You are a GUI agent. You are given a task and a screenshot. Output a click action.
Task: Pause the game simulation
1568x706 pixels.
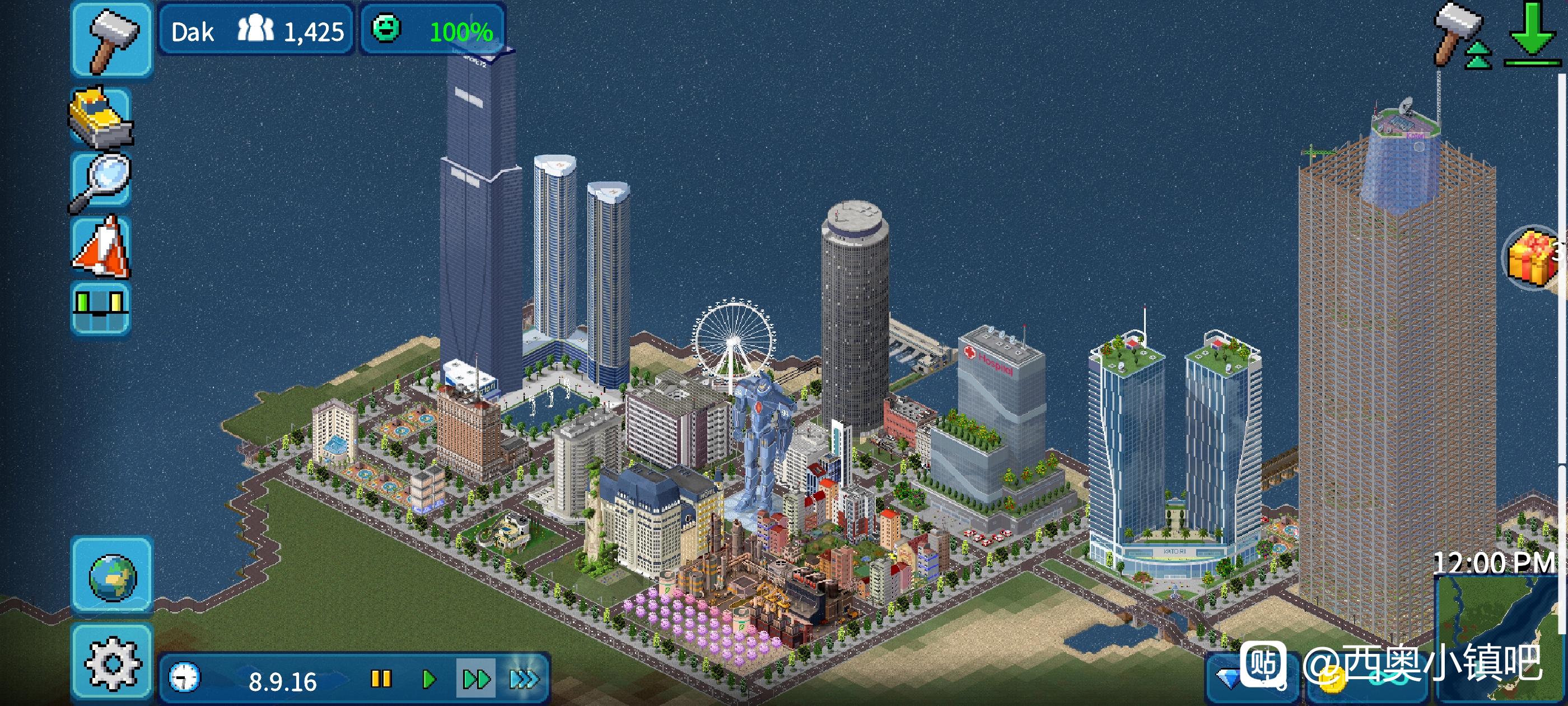381,679
